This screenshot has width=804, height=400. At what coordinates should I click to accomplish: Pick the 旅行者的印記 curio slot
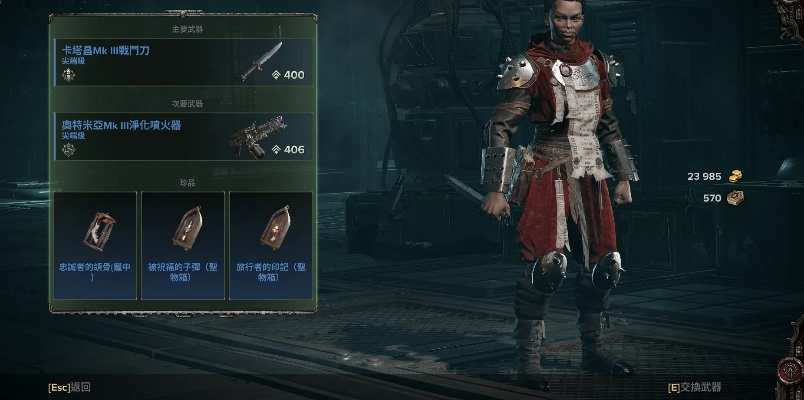[270, 244]
